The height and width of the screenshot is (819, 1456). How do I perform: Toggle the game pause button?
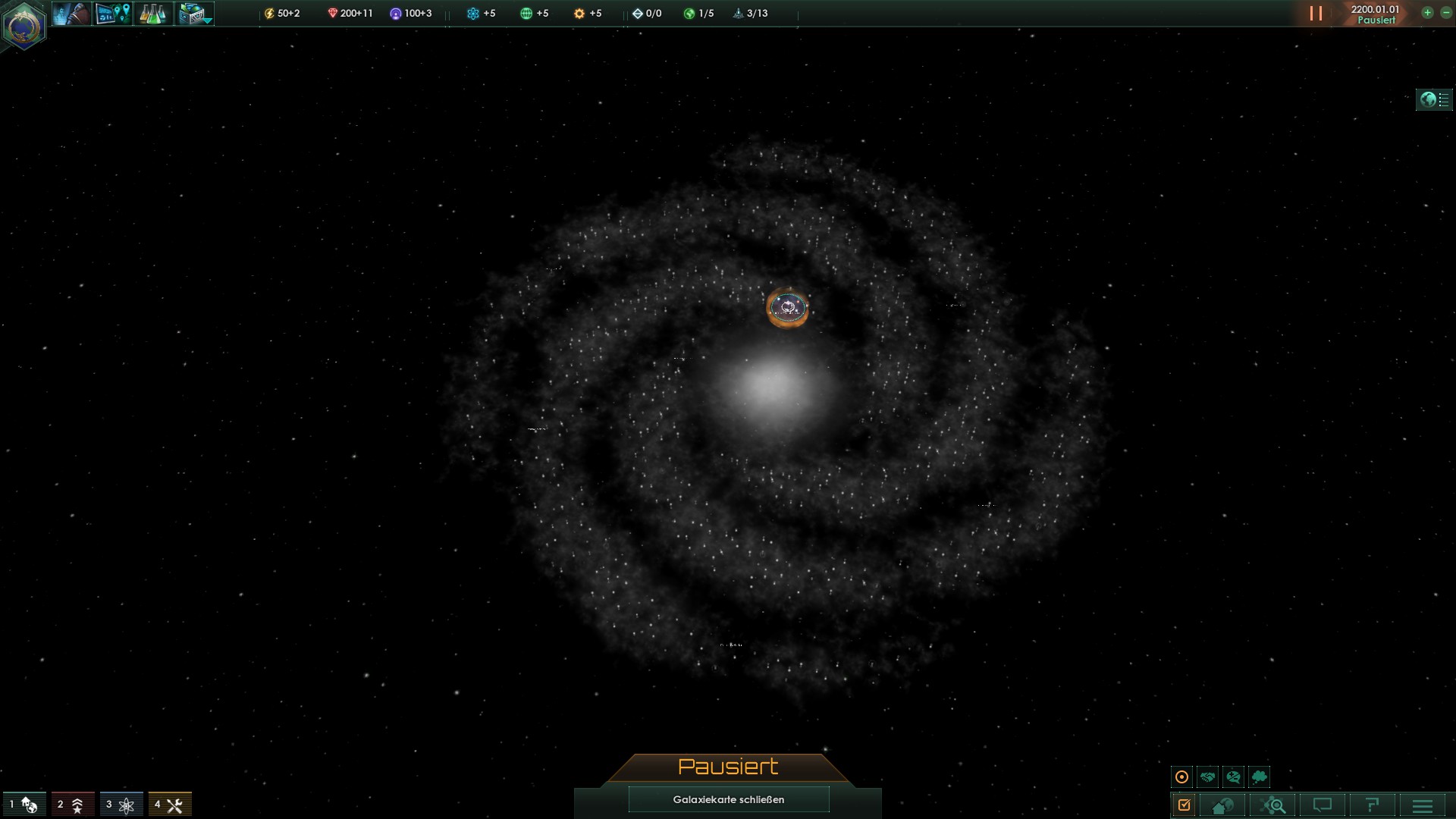pyautogui.click(x=1316, y=14)
